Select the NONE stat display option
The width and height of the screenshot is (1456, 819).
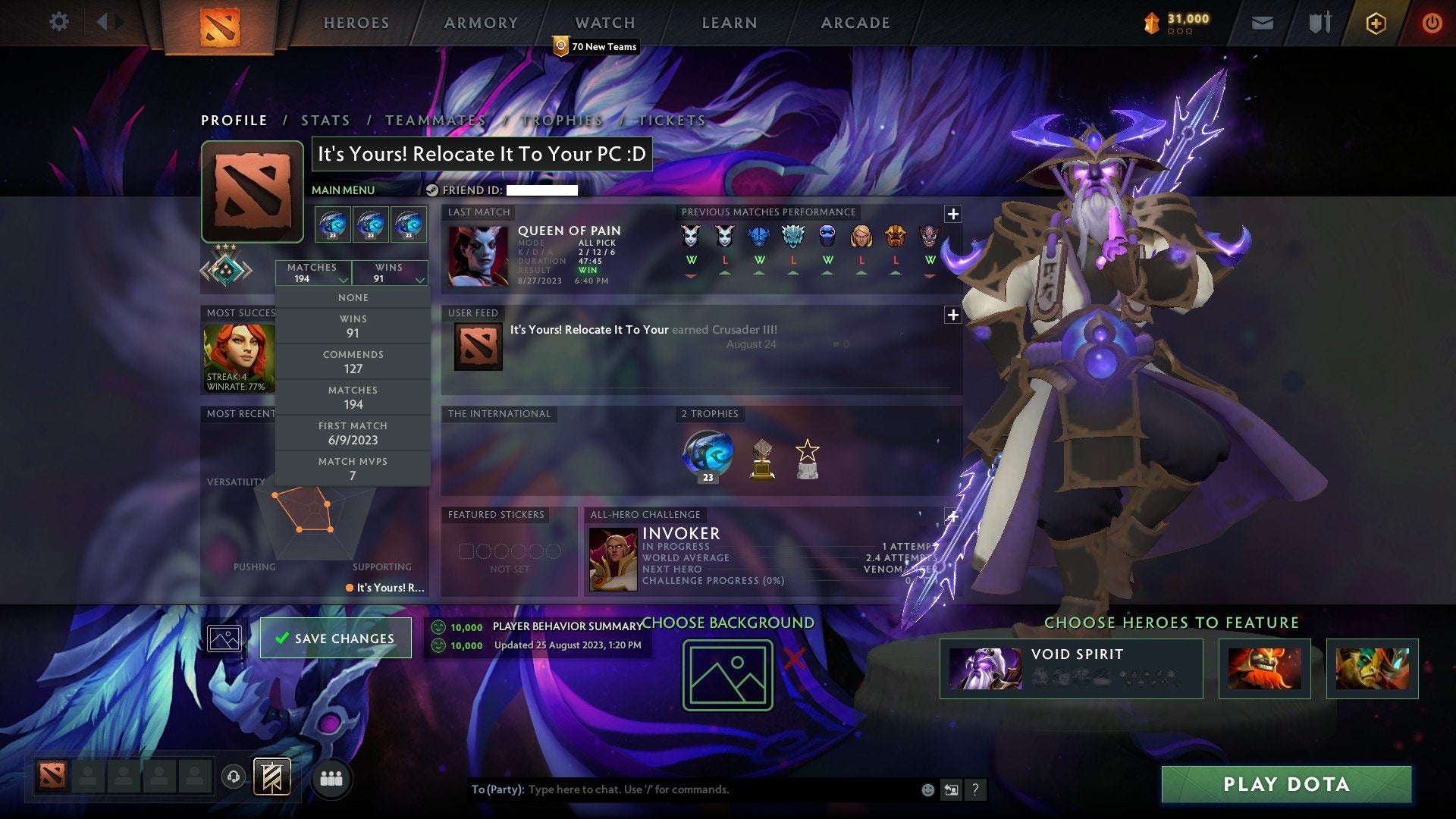(353, 297)
